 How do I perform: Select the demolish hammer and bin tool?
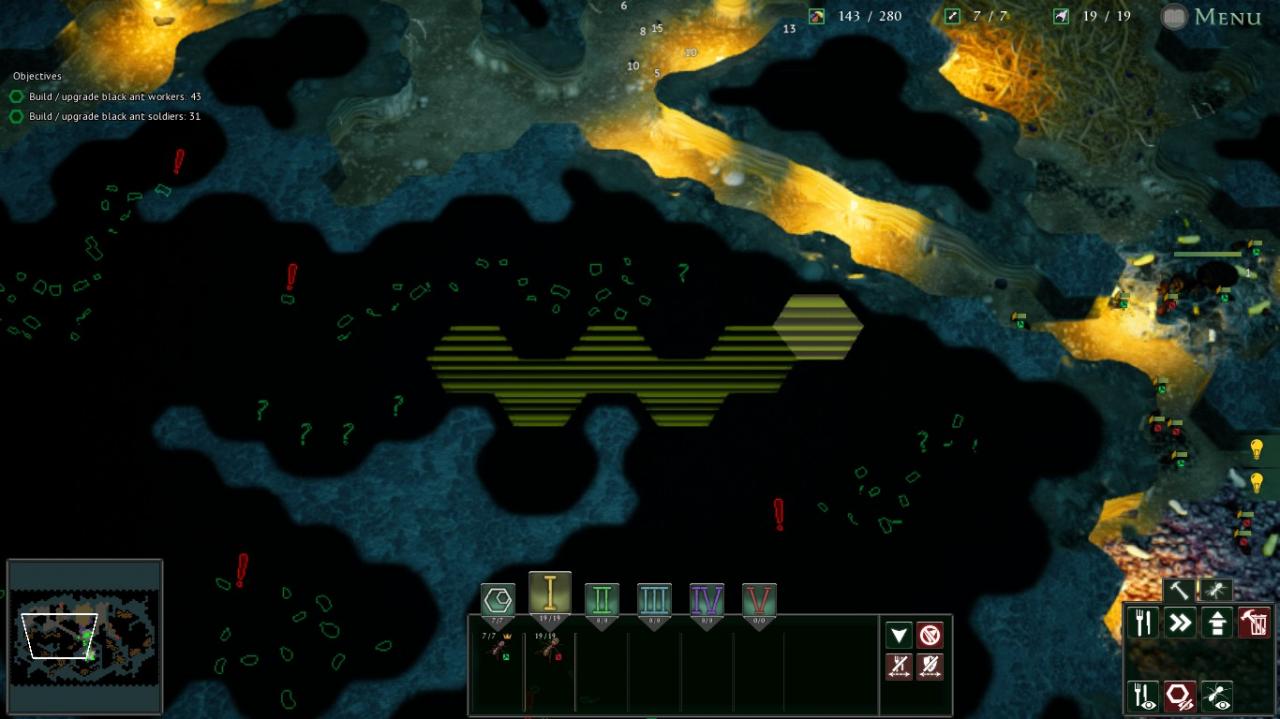(1254, 623)
